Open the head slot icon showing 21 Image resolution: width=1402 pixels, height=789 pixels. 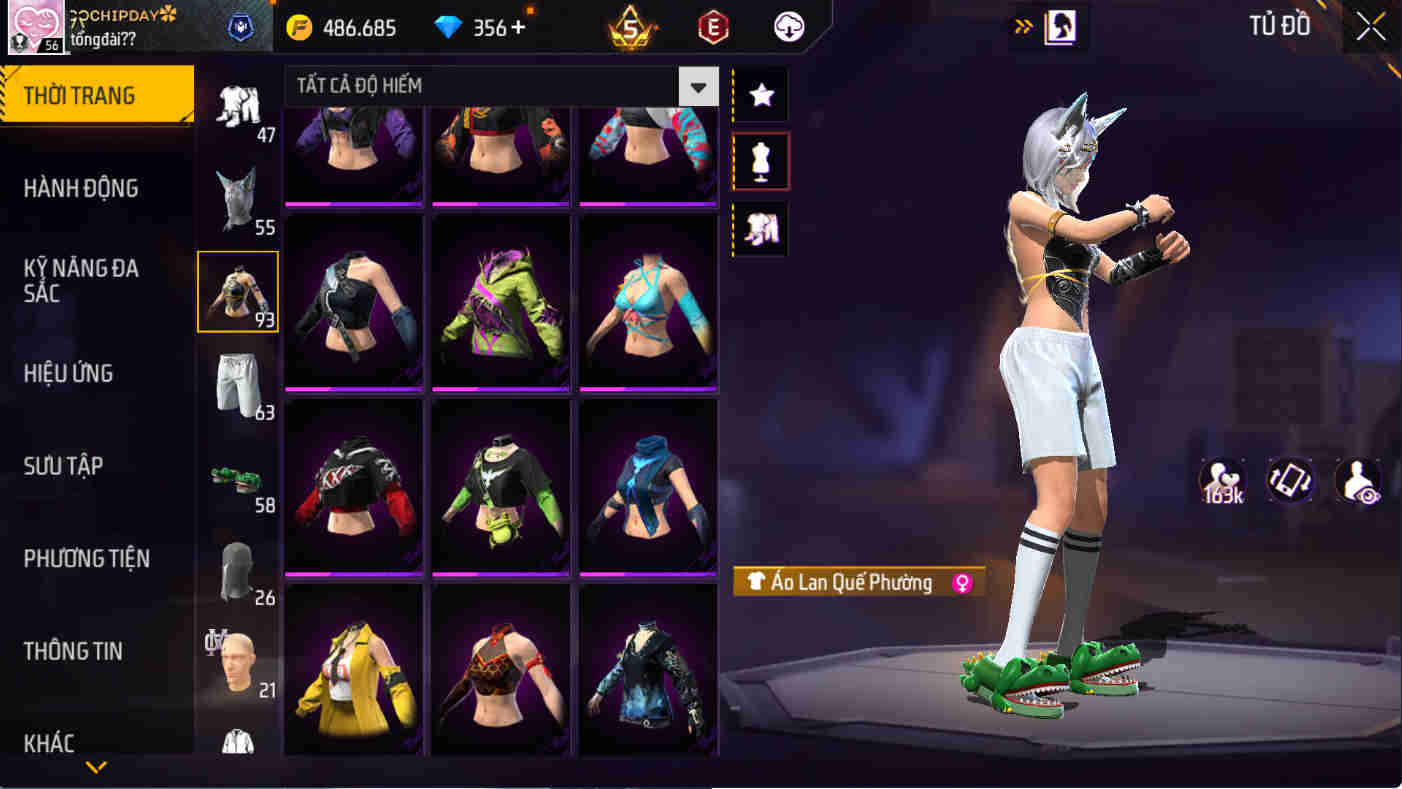[237, 657]
